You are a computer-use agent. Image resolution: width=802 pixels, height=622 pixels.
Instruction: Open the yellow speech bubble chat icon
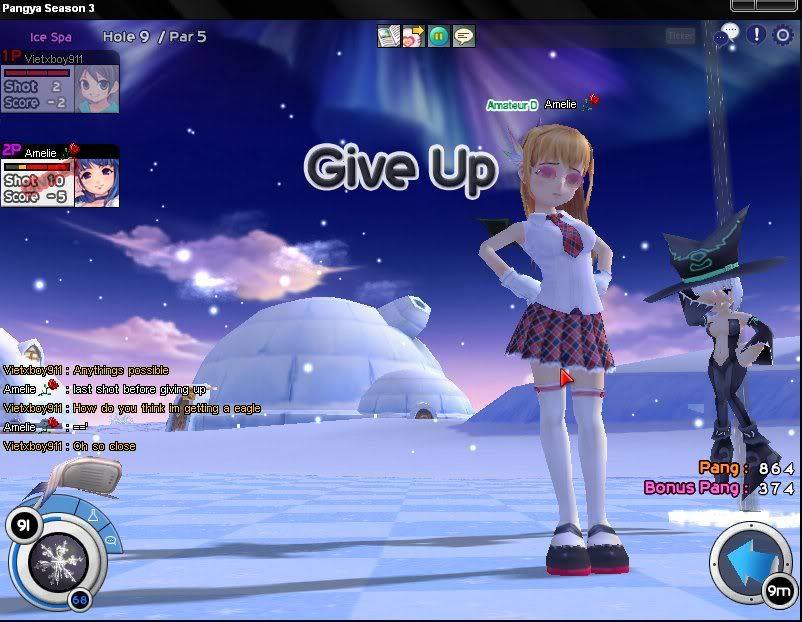point(464,37)
